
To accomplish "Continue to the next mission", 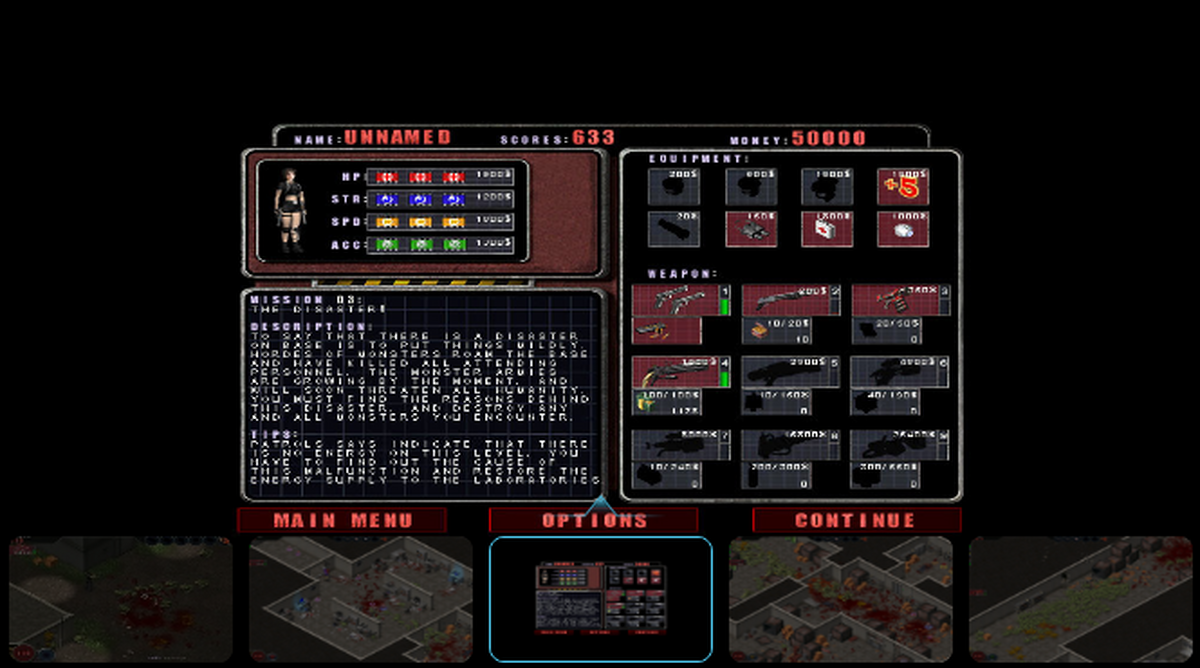I will click(856, 520).
